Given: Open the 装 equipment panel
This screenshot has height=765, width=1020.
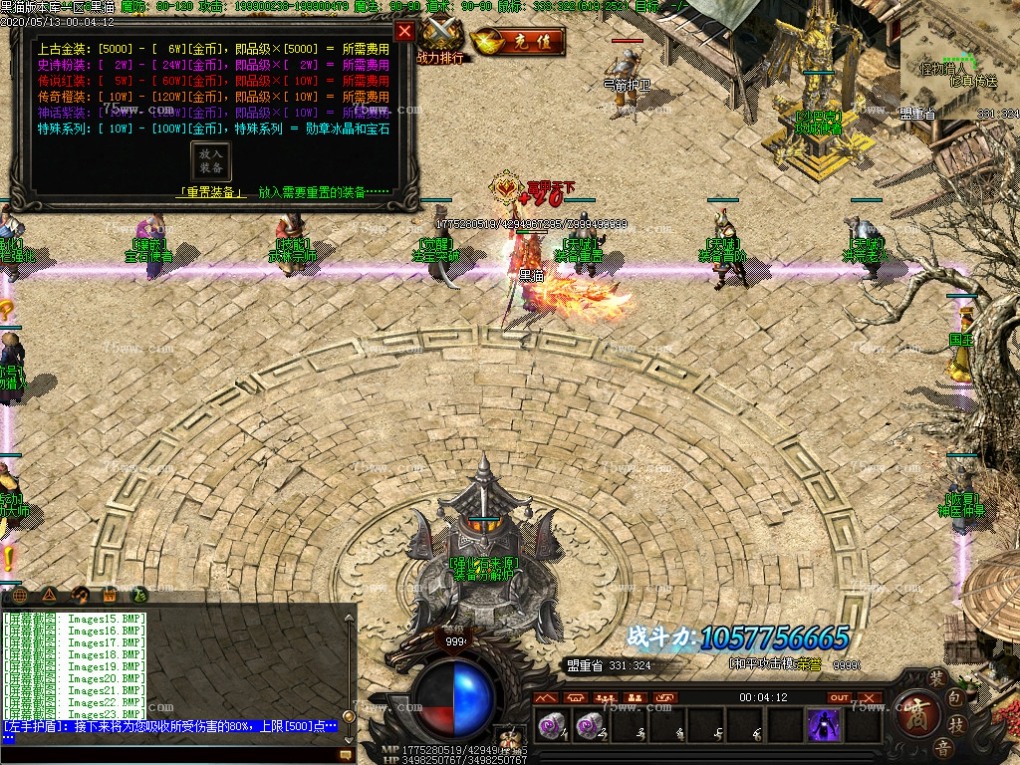Looking at the screenshot, I should [937, 678].
